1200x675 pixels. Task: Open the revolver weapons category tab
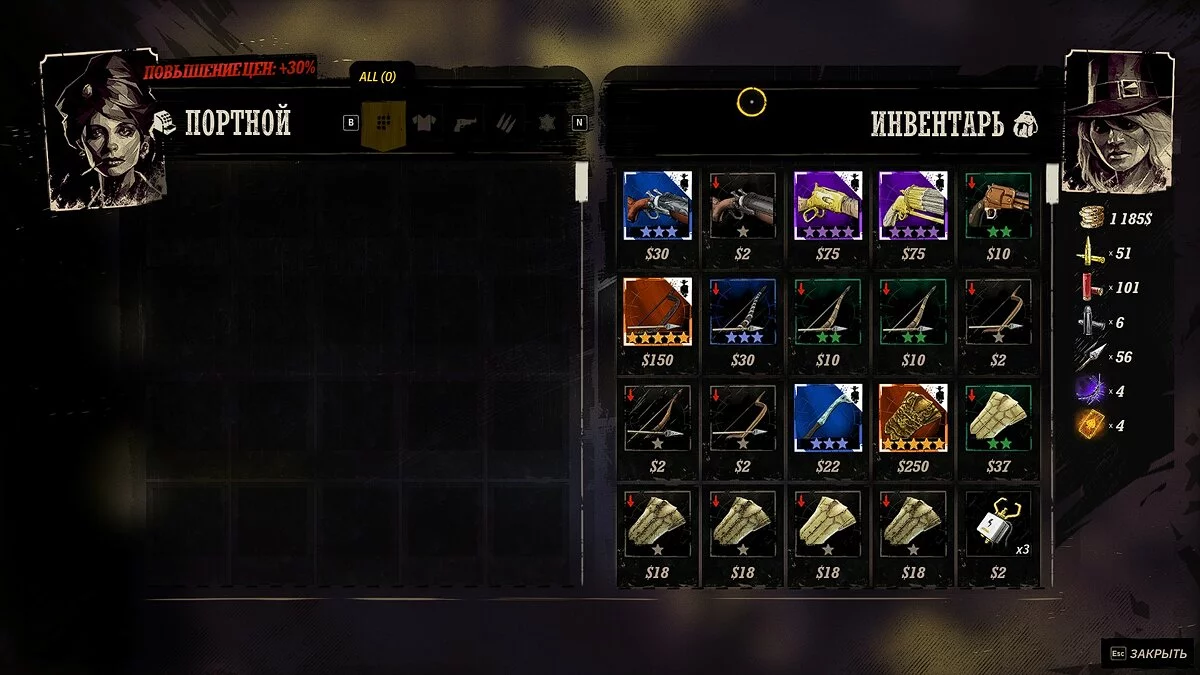(465, 123)
